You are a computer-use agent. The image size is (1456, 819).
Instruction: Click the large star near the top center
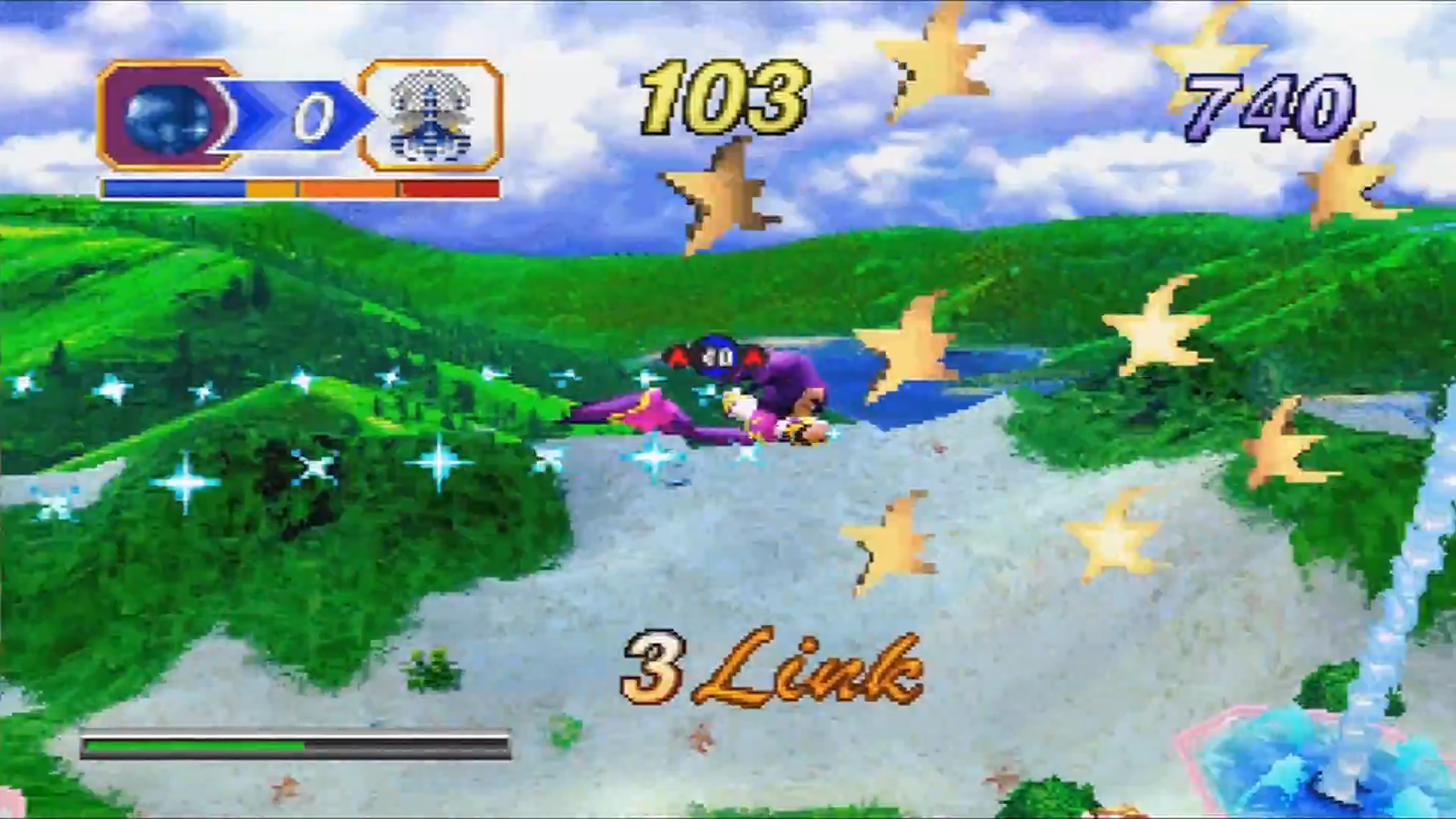[x=931, y=66]
